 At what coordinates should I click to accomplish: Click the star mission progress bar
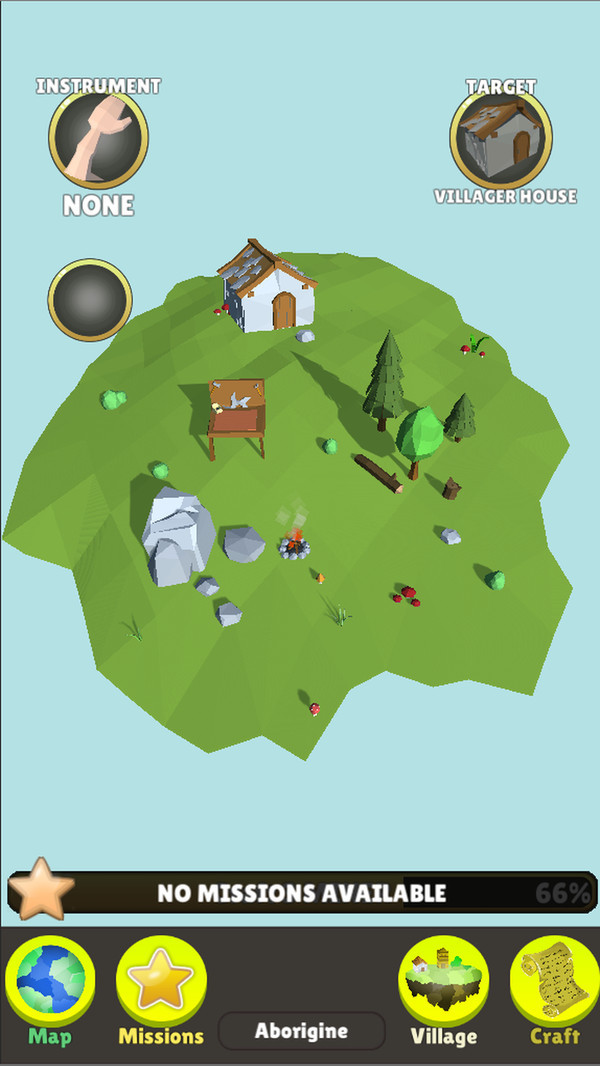coord(300,893)
